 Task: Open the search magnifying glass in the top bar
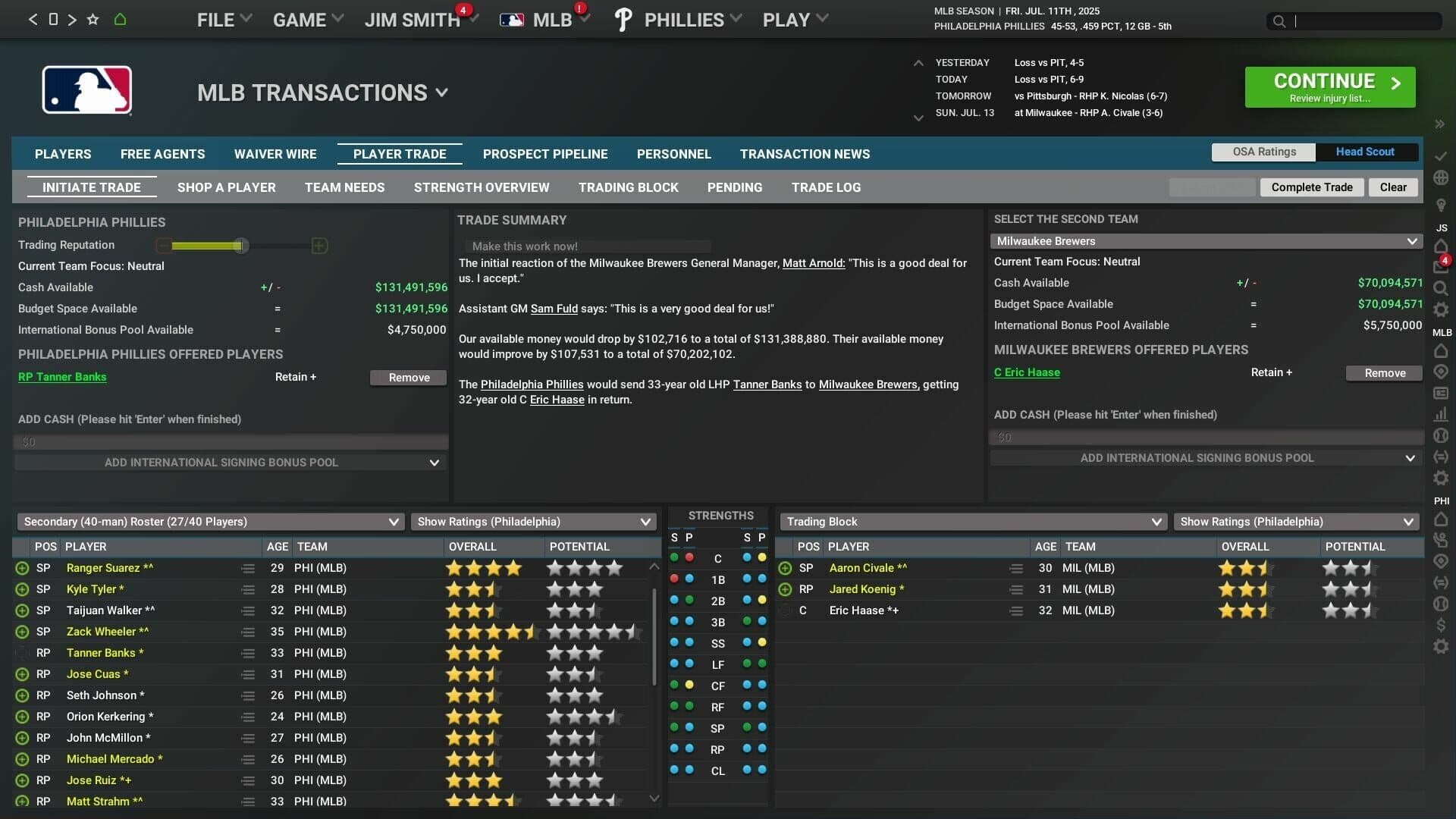coord(1280,21)
